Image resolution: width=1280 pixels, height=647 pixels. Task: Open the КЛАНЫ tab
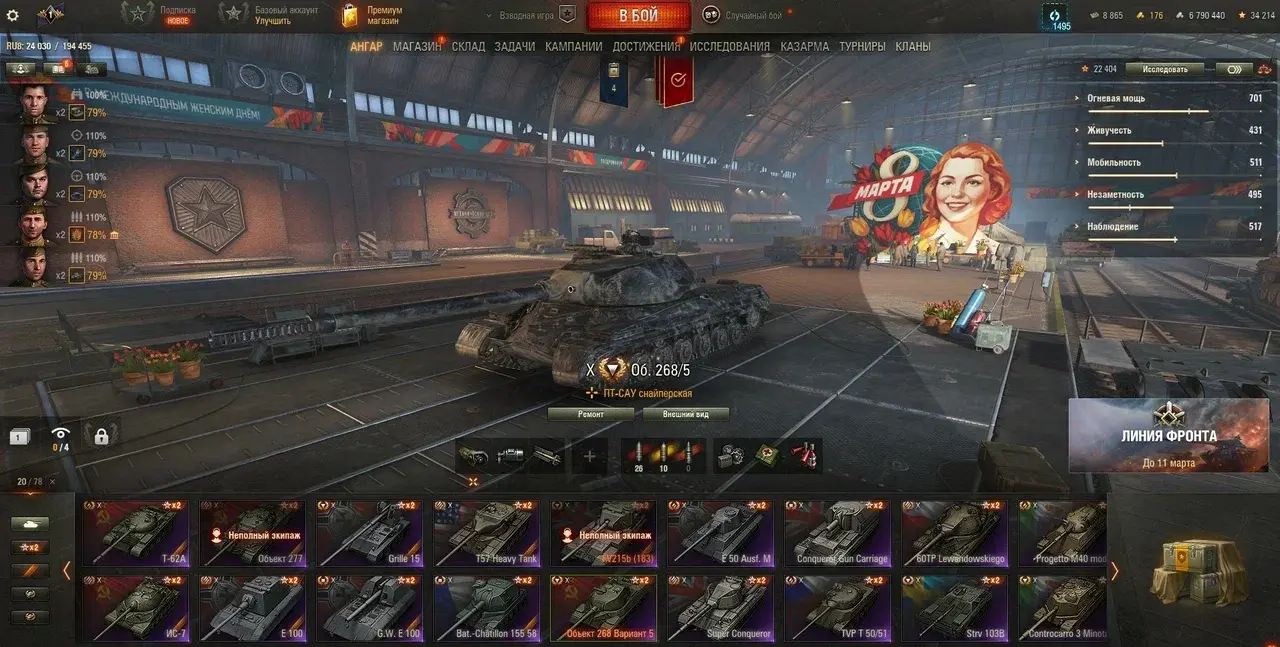click(x=913, y=46)
